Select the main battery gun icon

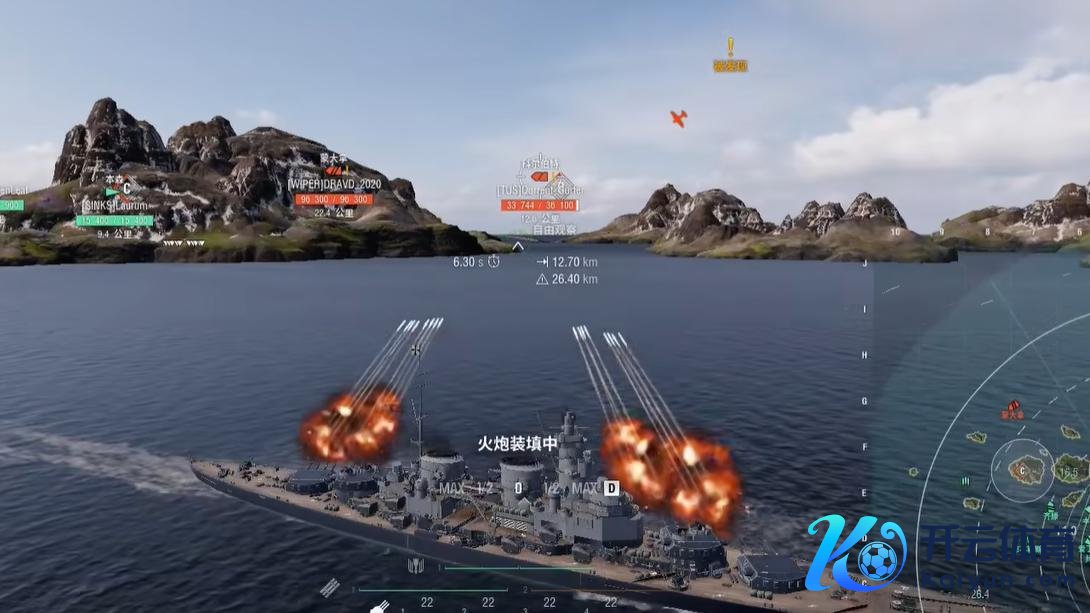click(x=380, y=606)
